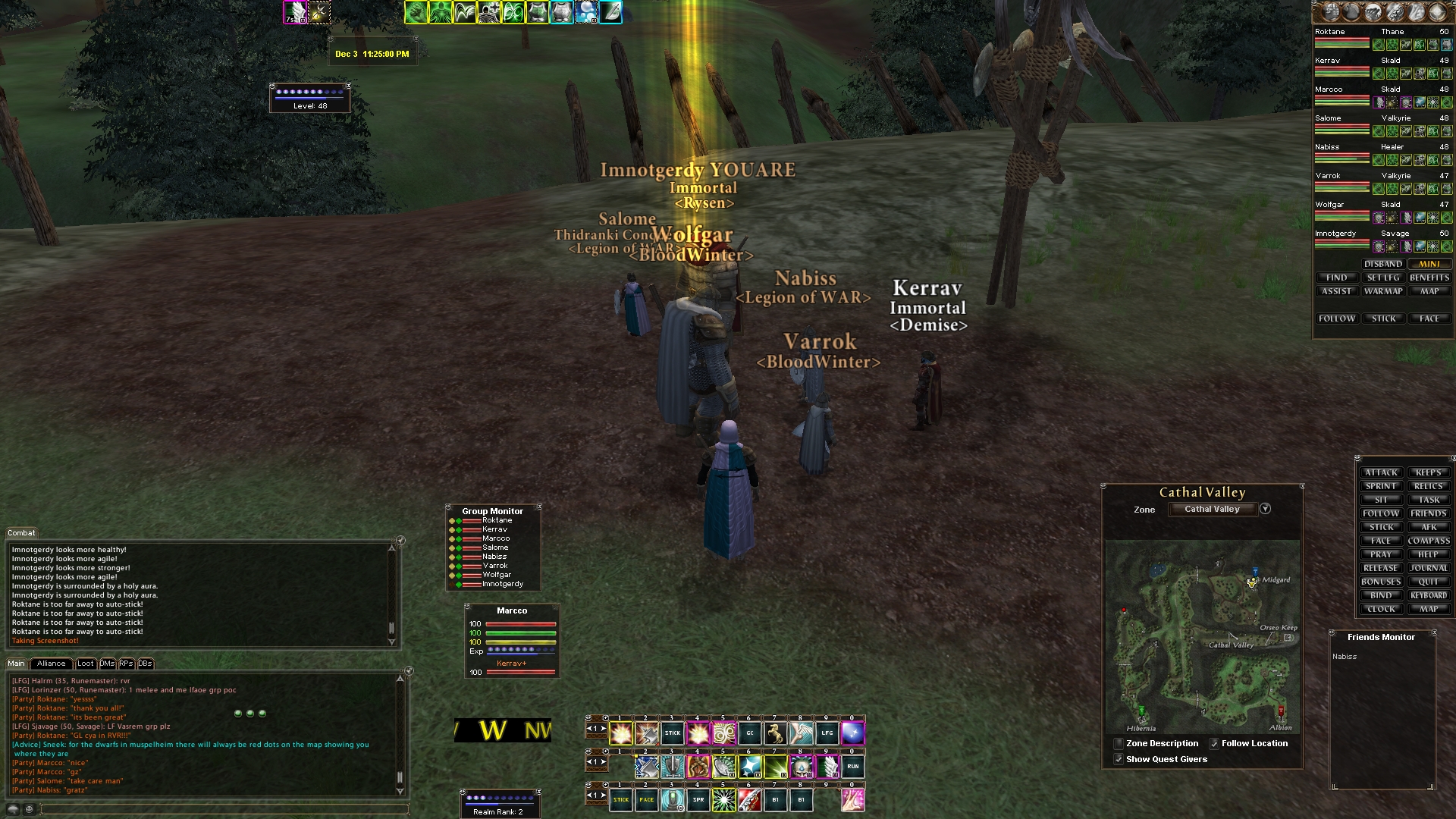Switch to the Alliance chat tab
Viewport: 1456px width, 819px height.
point(52,664)
